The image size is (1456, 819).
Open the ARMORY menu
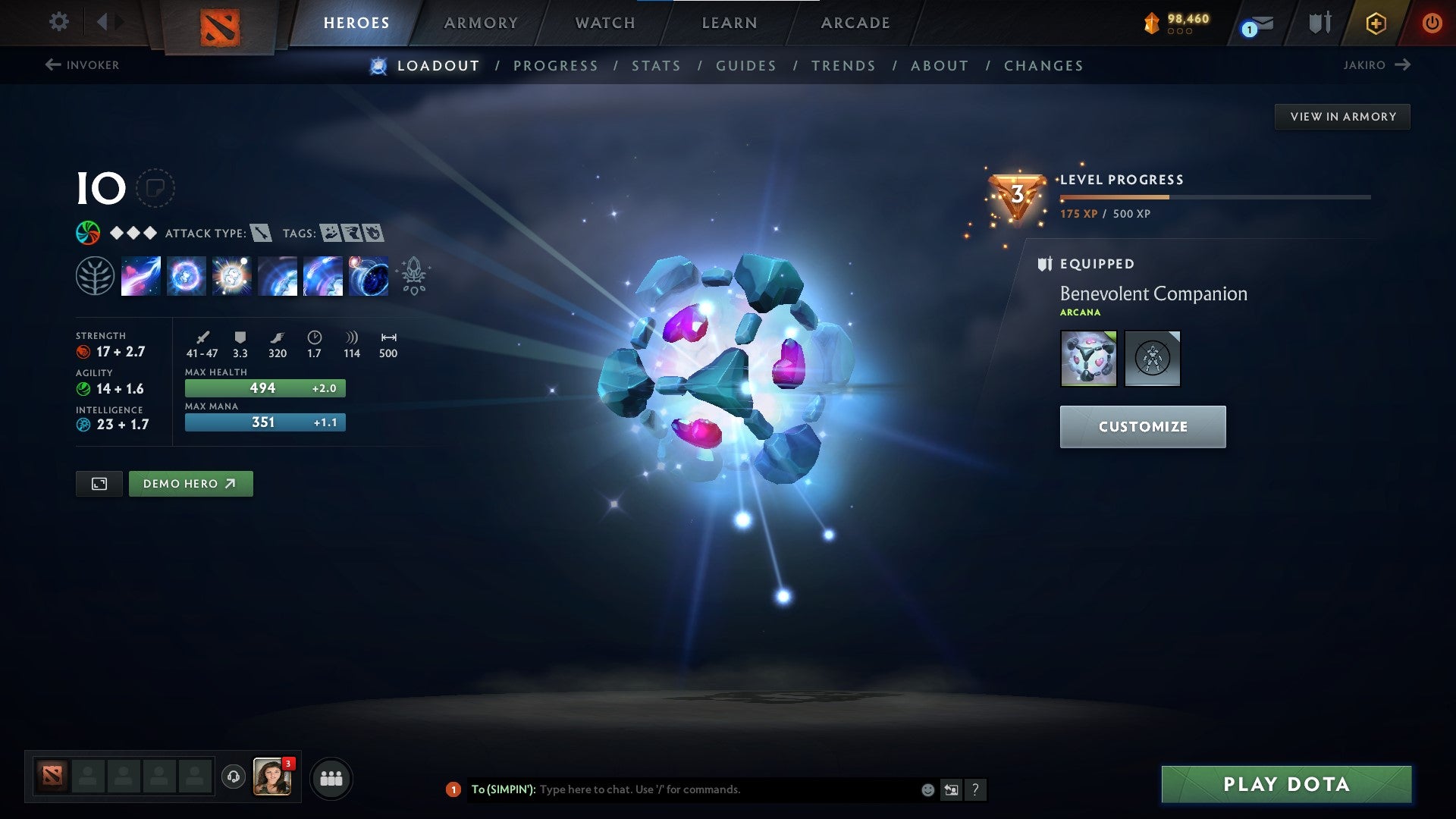pos(482,23)
